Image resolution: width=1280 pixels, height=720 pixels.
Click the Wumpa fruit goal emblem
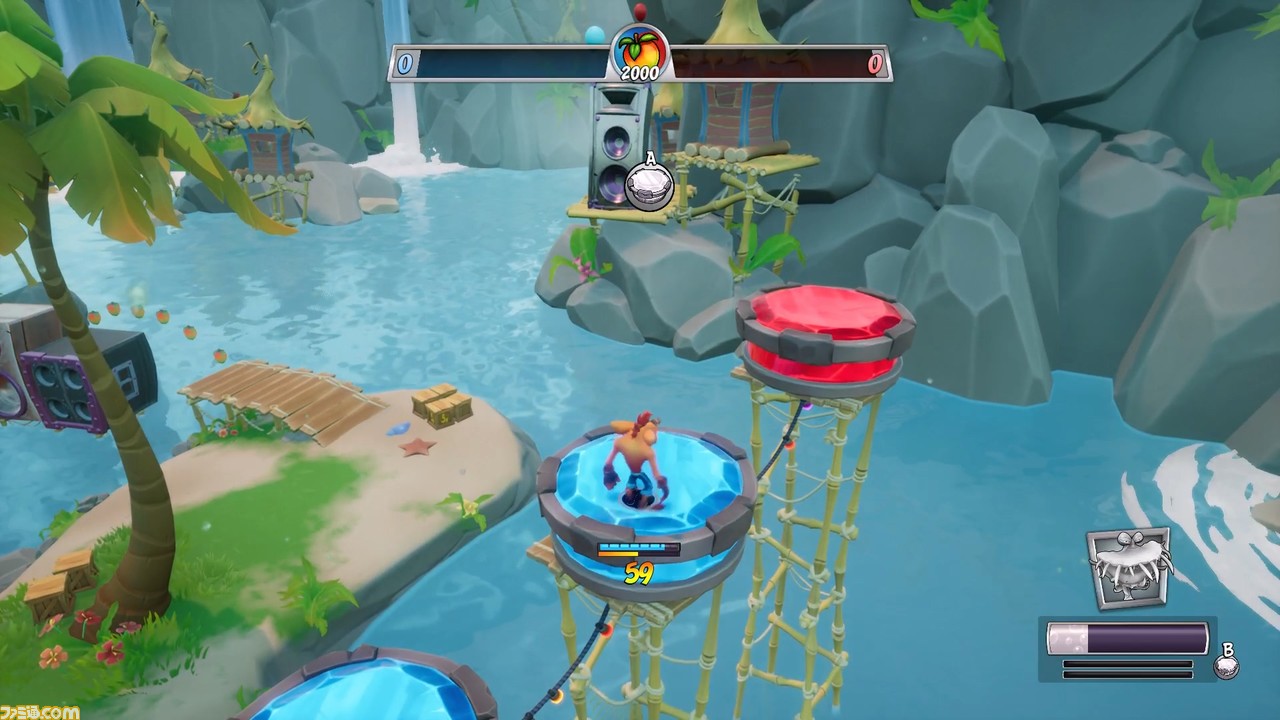(x=639, y=48)
